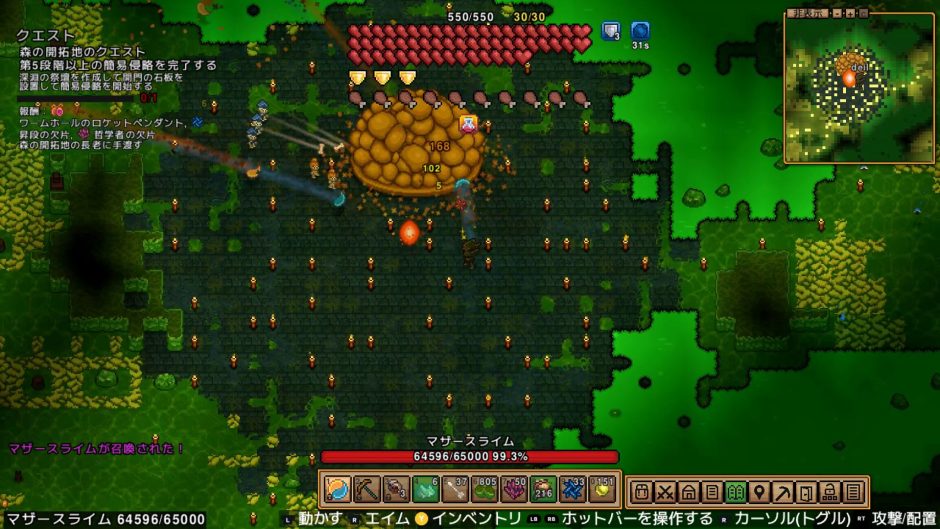Open the house settlement toolbar button

[x=688, y=492]
